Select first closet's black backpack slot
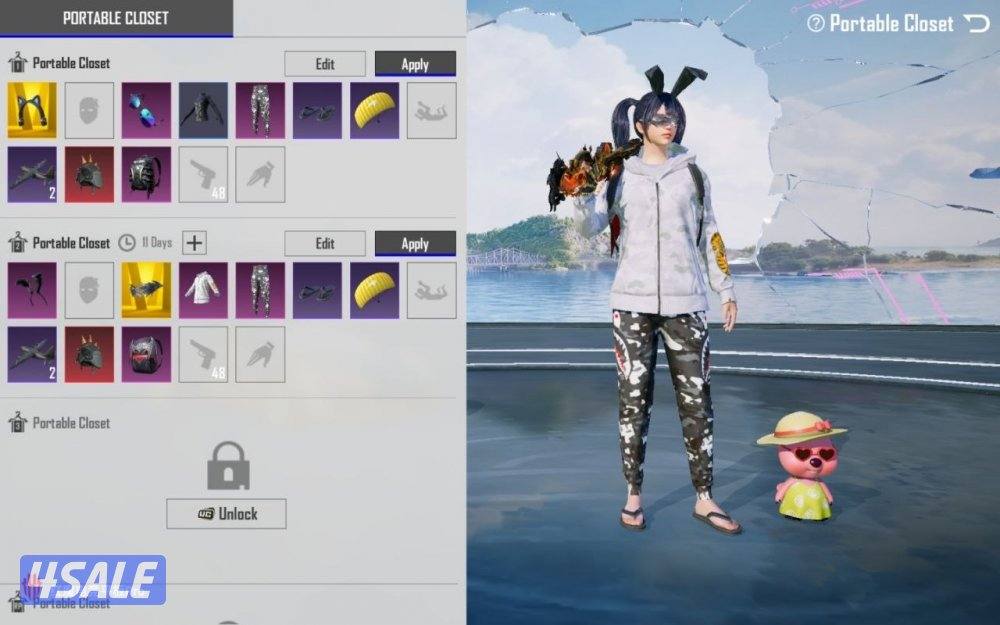This screenshot has height=625, width=1000. pyautogui.click(x=146, y=174)
